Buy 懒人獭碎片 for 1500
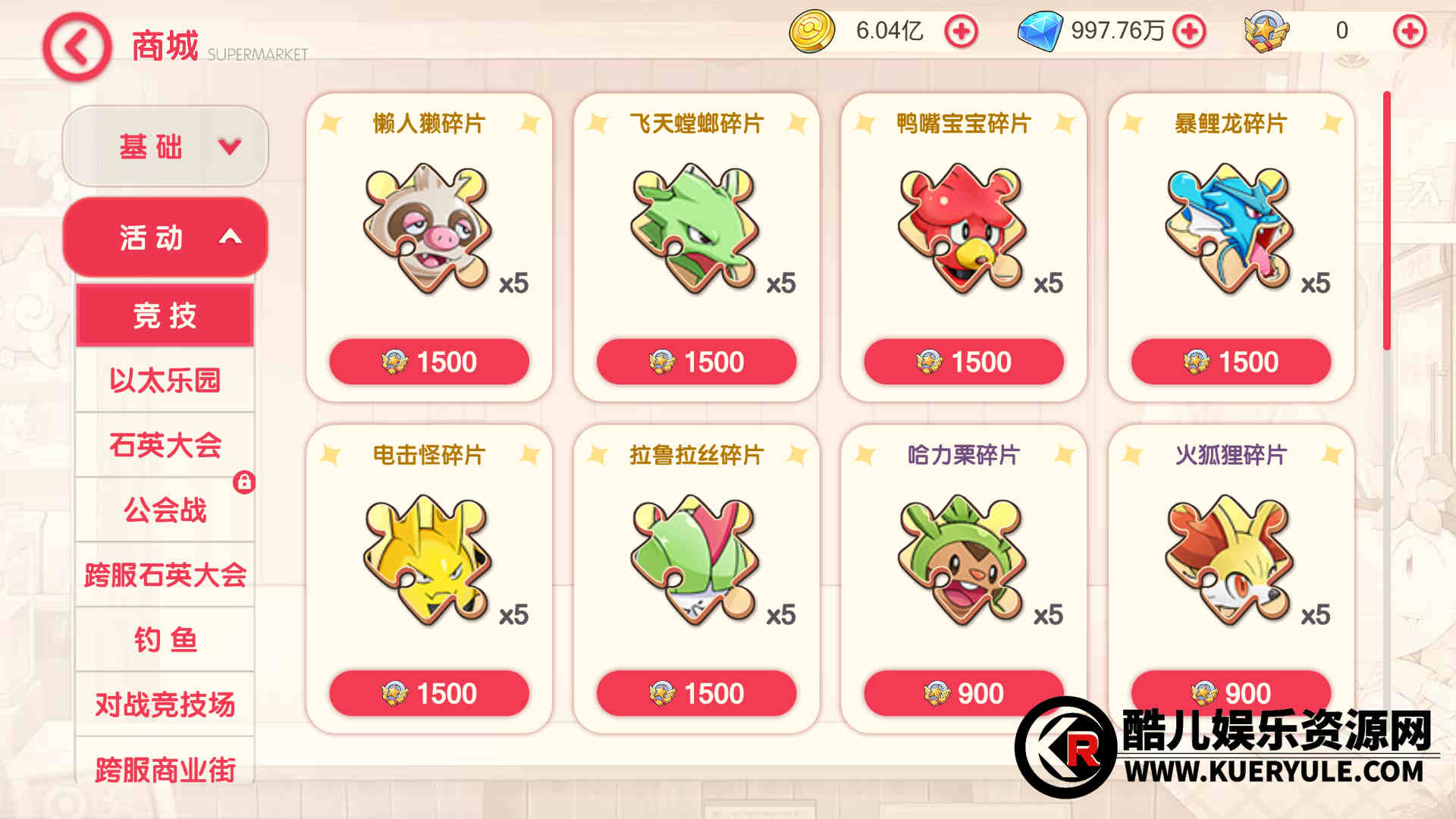1456x819 pixels. (x=429, y=362)
